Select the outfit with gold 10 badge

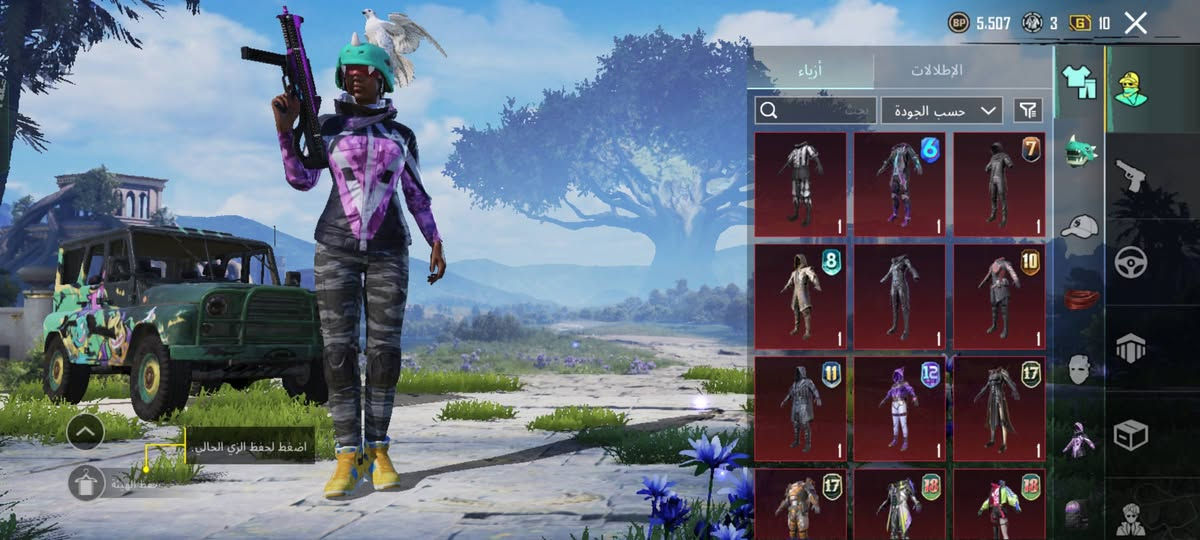click(999, 292)
